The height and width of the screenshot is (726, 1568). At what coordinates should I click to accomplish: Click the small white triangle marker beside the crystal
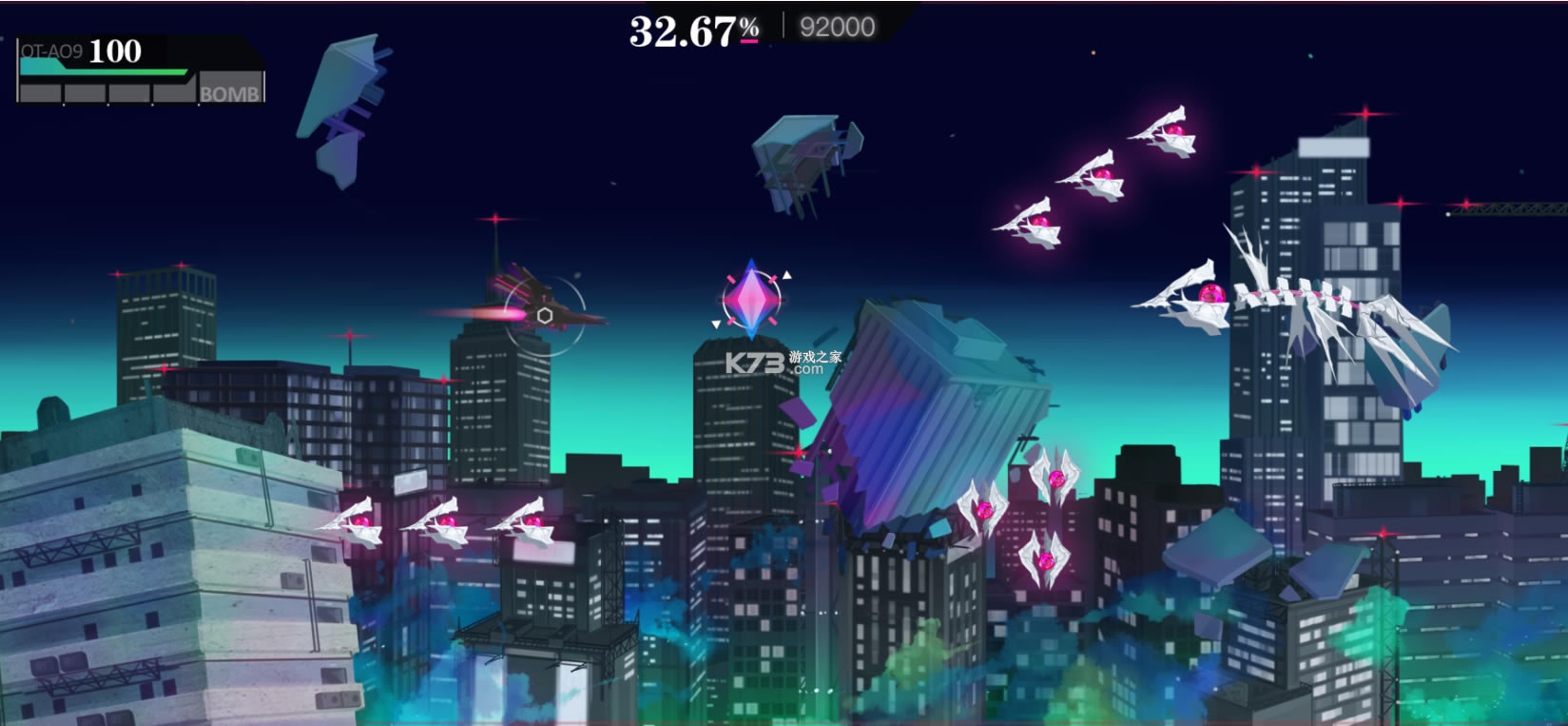pos(787,273)
